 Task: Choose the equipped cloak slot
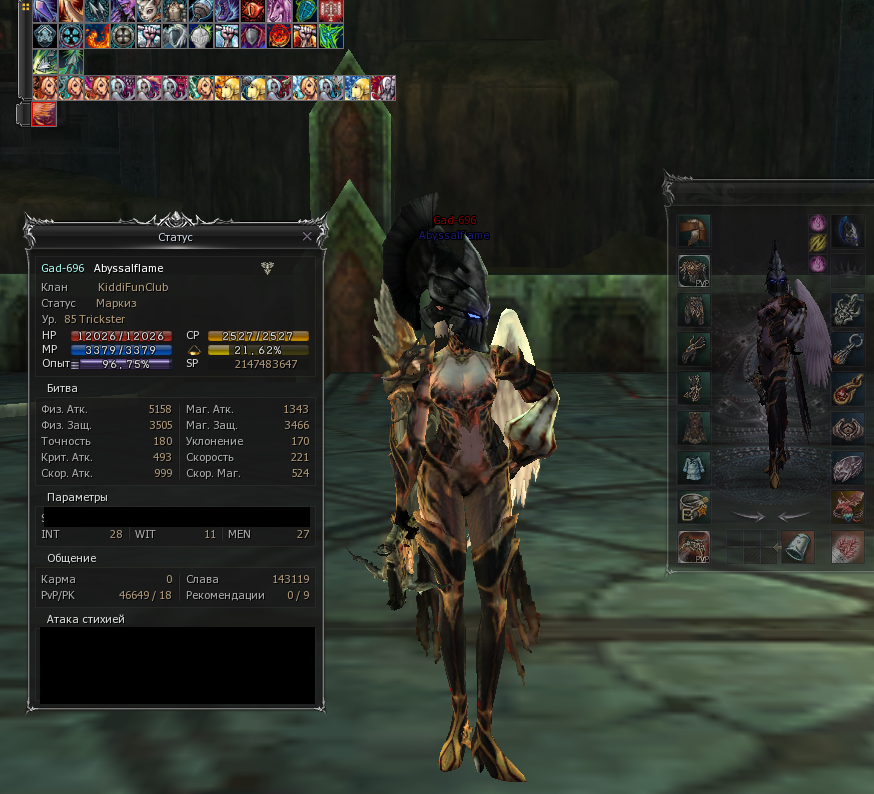point(693,428)
